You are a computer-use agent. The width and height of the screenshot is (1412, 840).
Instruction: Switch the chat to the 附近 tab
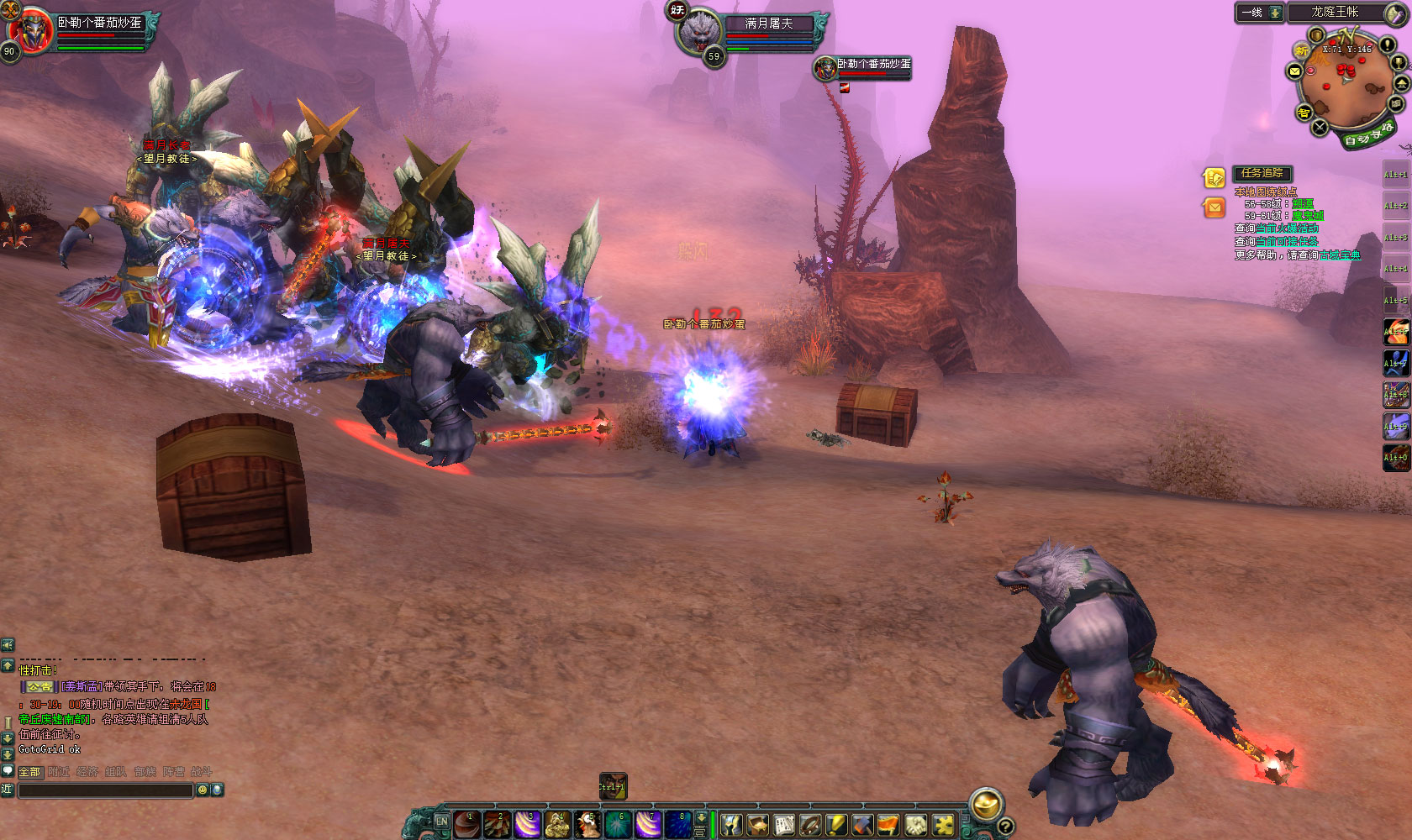[59, 772]
